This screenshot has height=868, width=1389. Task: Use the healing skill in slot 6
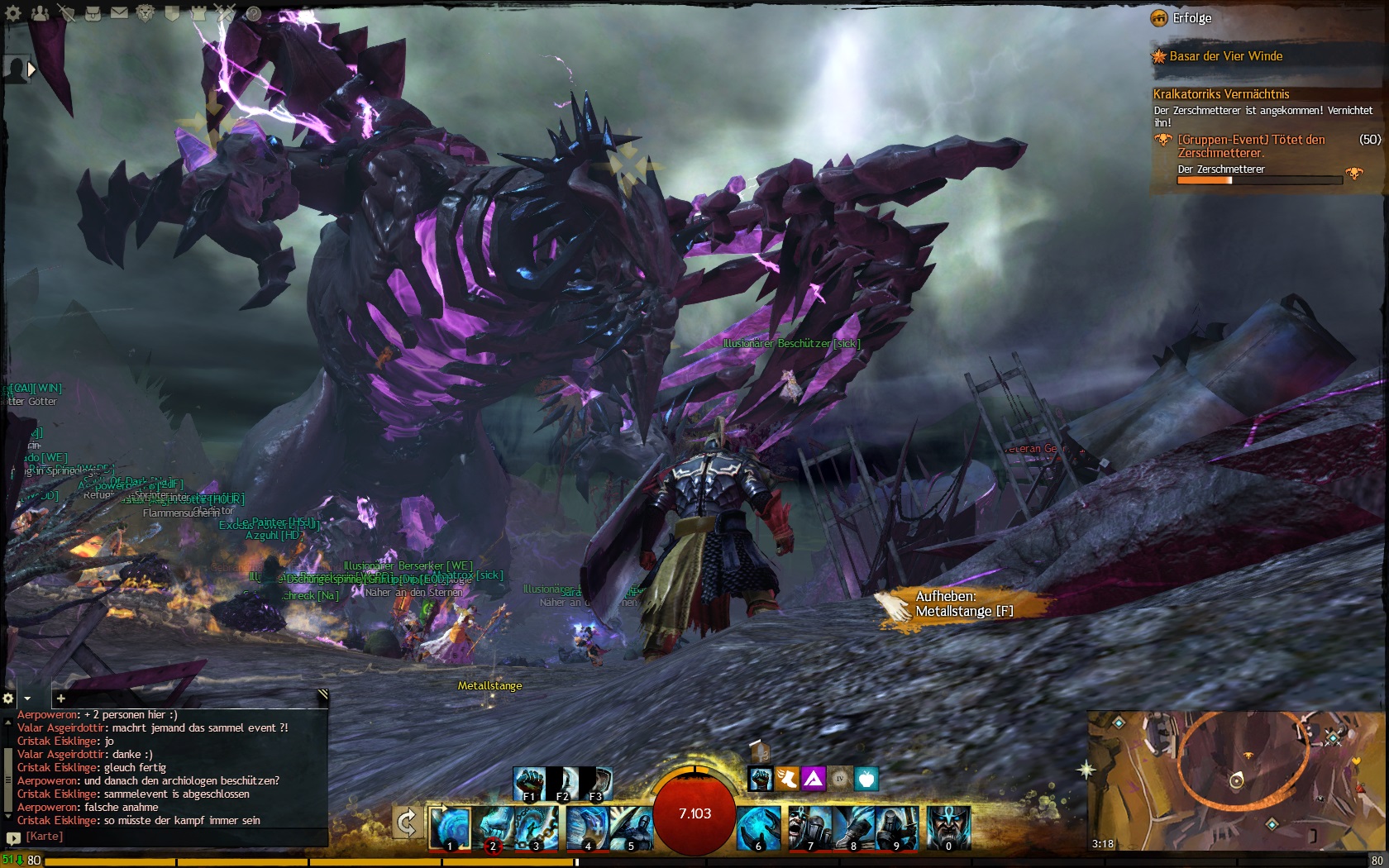point(757,827)
